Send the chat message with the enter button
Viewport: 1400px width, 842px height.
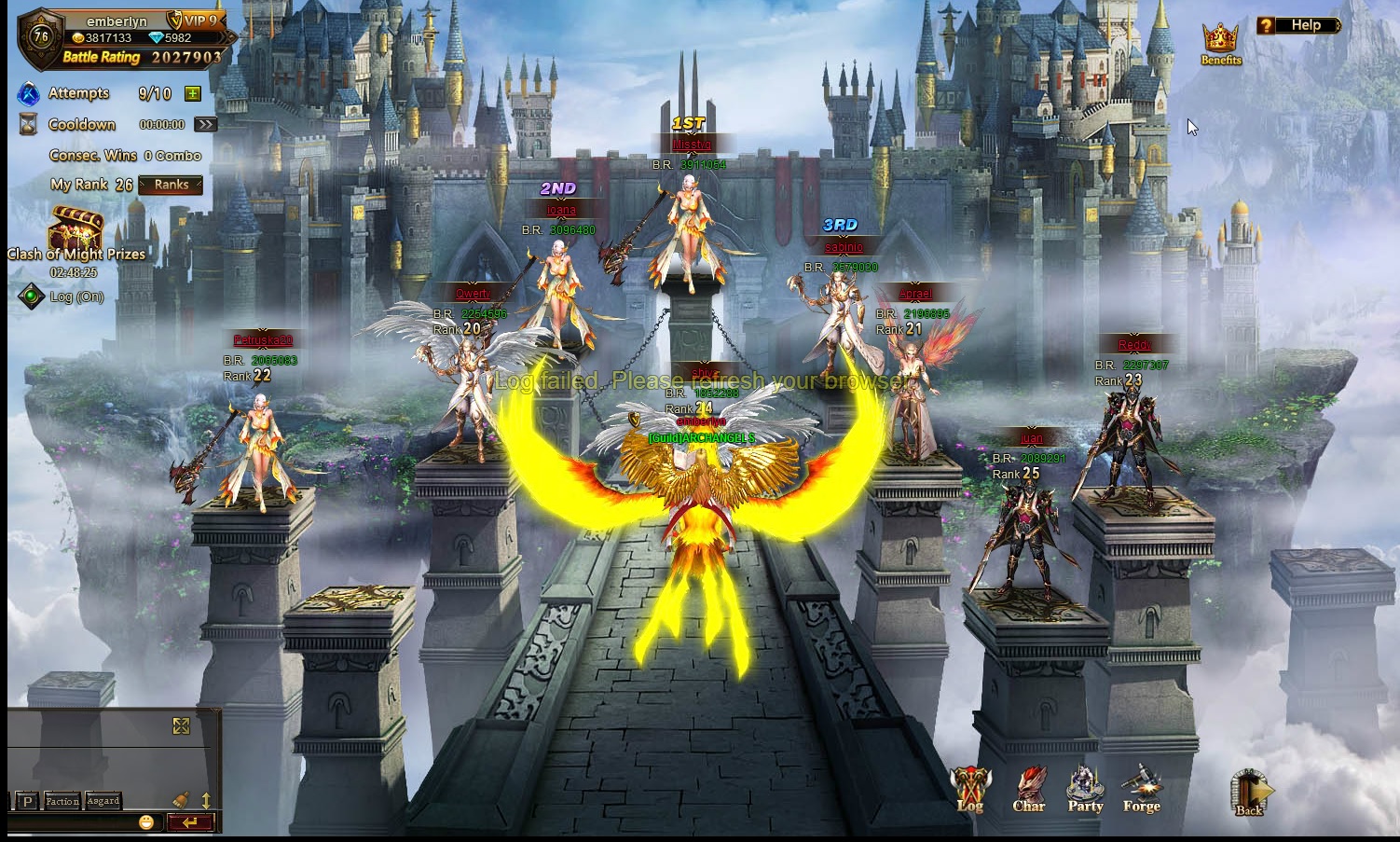191,821
